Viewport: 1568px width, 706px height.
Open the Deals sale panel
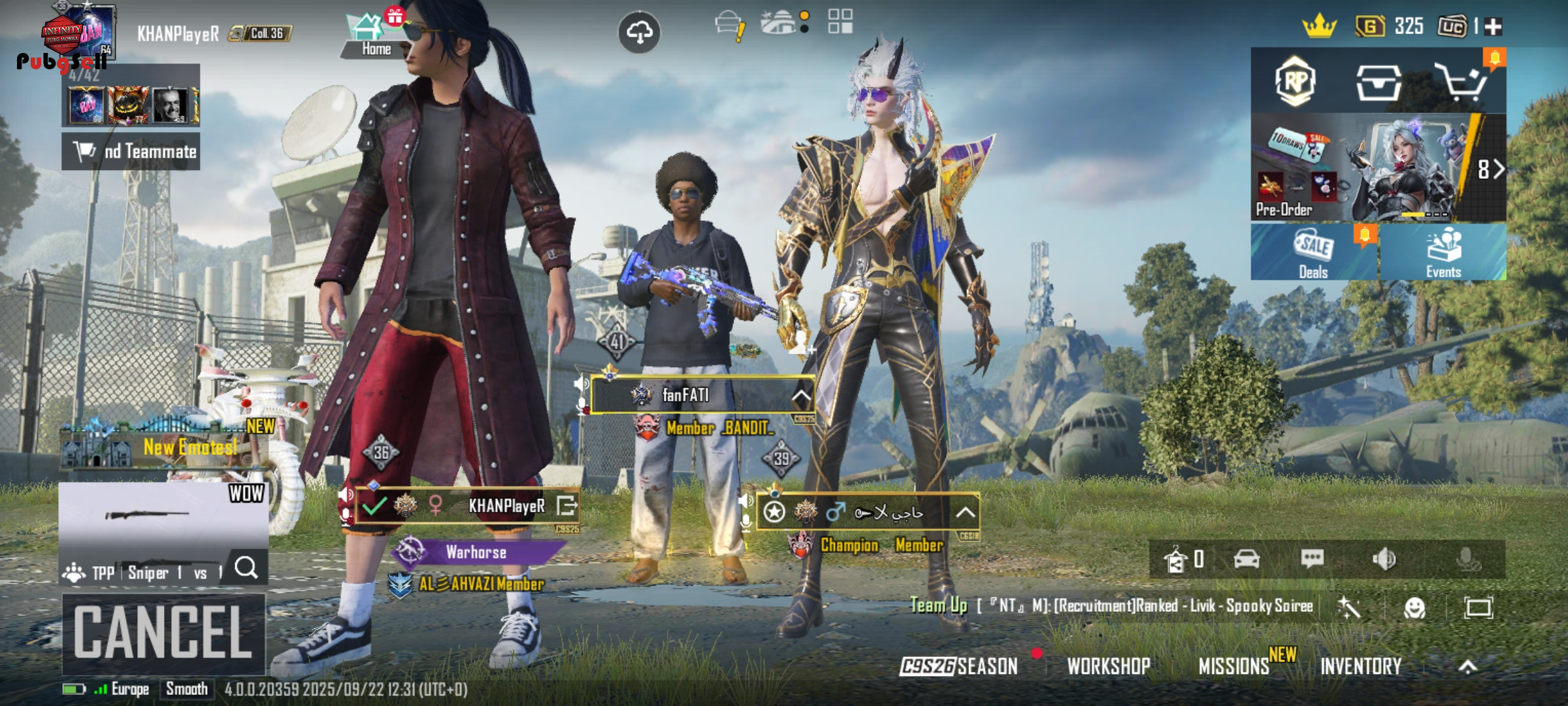point(1314,253)
